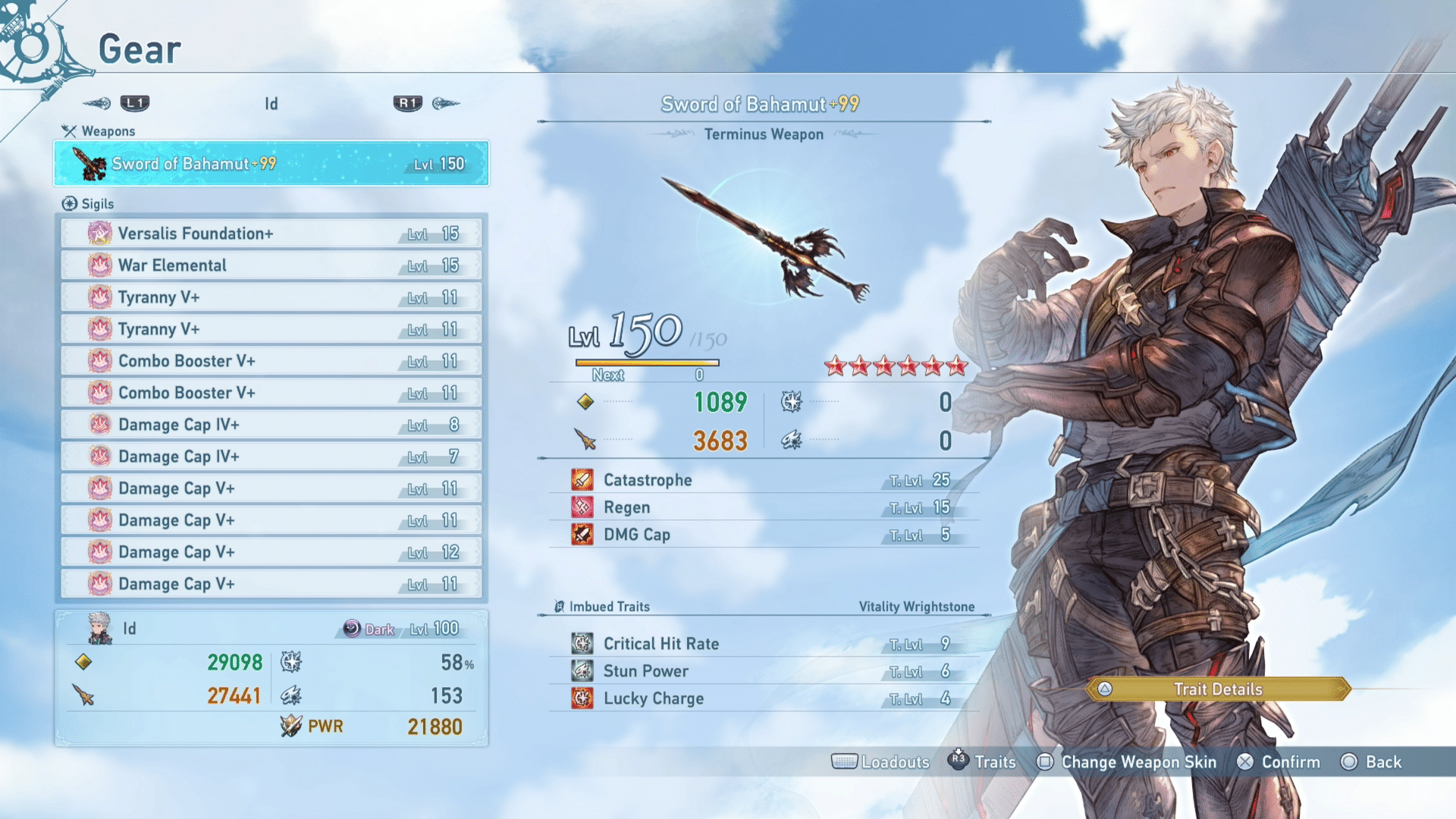Select the Regen trait row
This screenshot has width=1456, height=819.
763,507
